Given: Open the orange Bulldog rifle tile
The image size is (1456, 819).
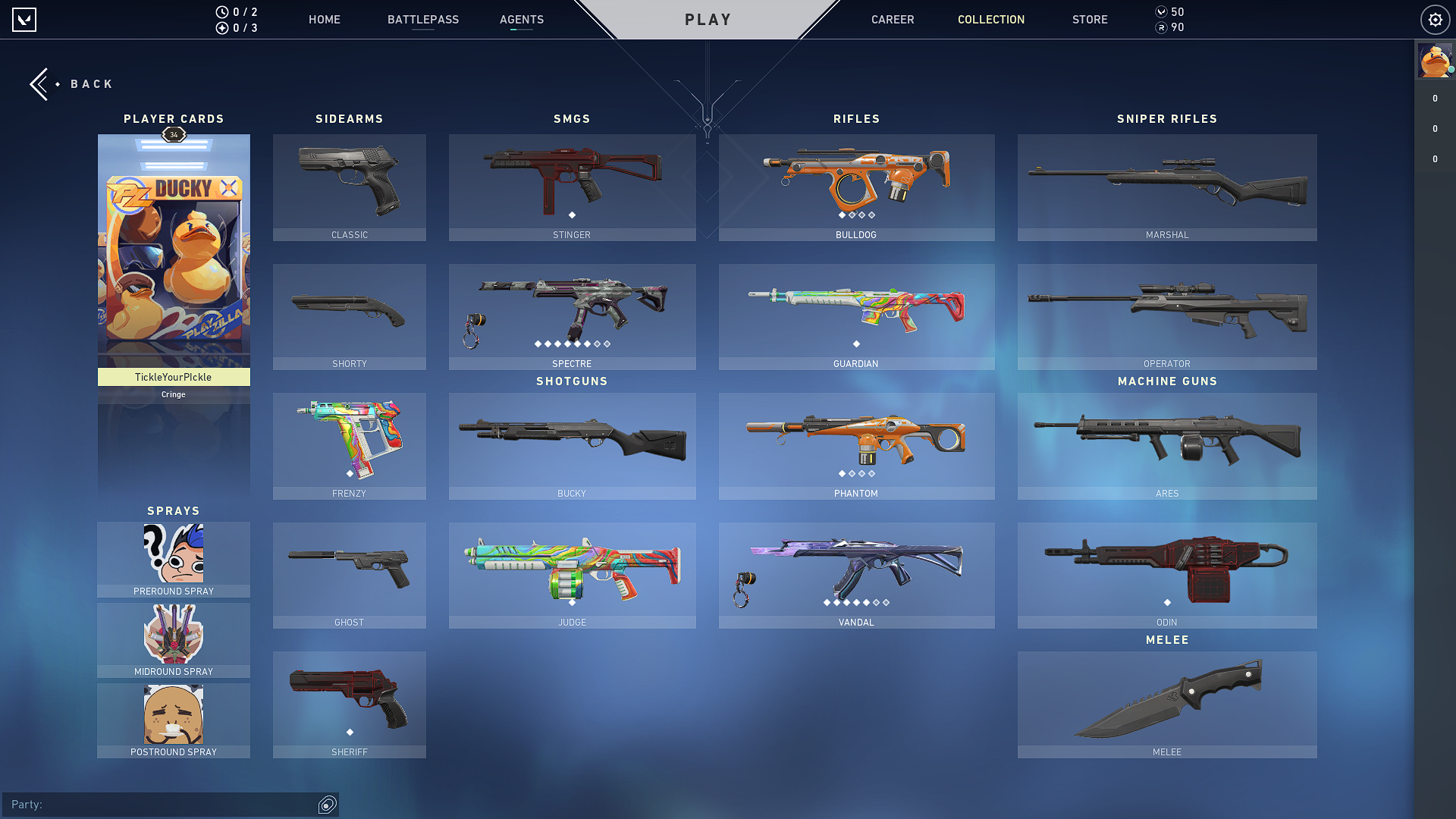Looking at the screenshot, I should point(856,187).
